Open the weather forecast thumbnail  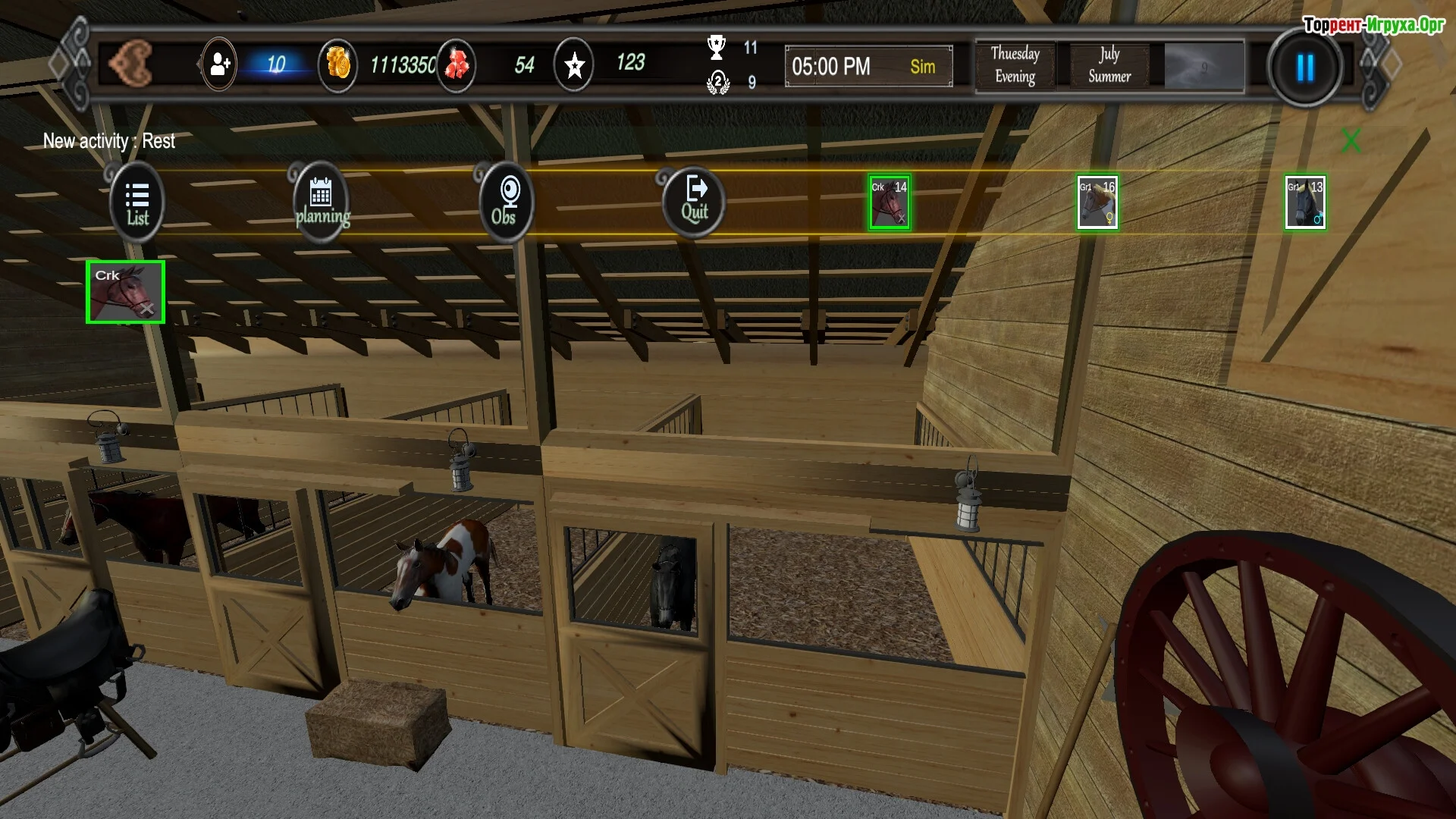point(1203,67)
